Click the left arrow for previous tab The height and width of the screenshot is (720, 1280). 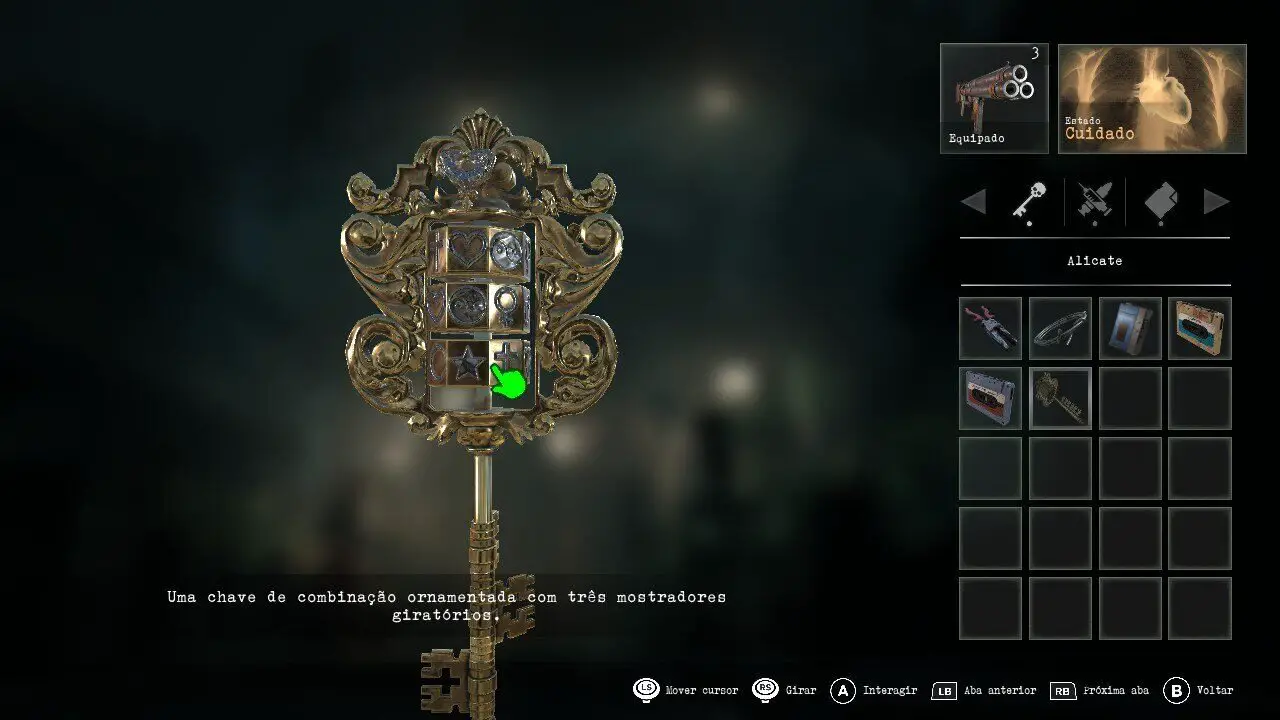point(973,202)
